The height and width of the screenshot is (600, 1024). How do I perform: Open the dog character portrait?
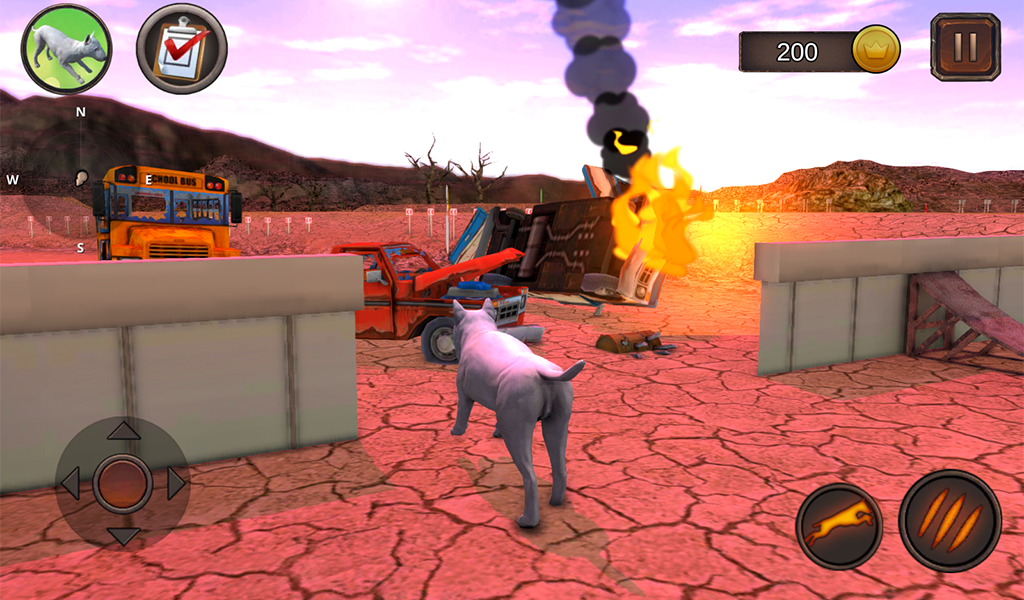(x=66, y=49)
